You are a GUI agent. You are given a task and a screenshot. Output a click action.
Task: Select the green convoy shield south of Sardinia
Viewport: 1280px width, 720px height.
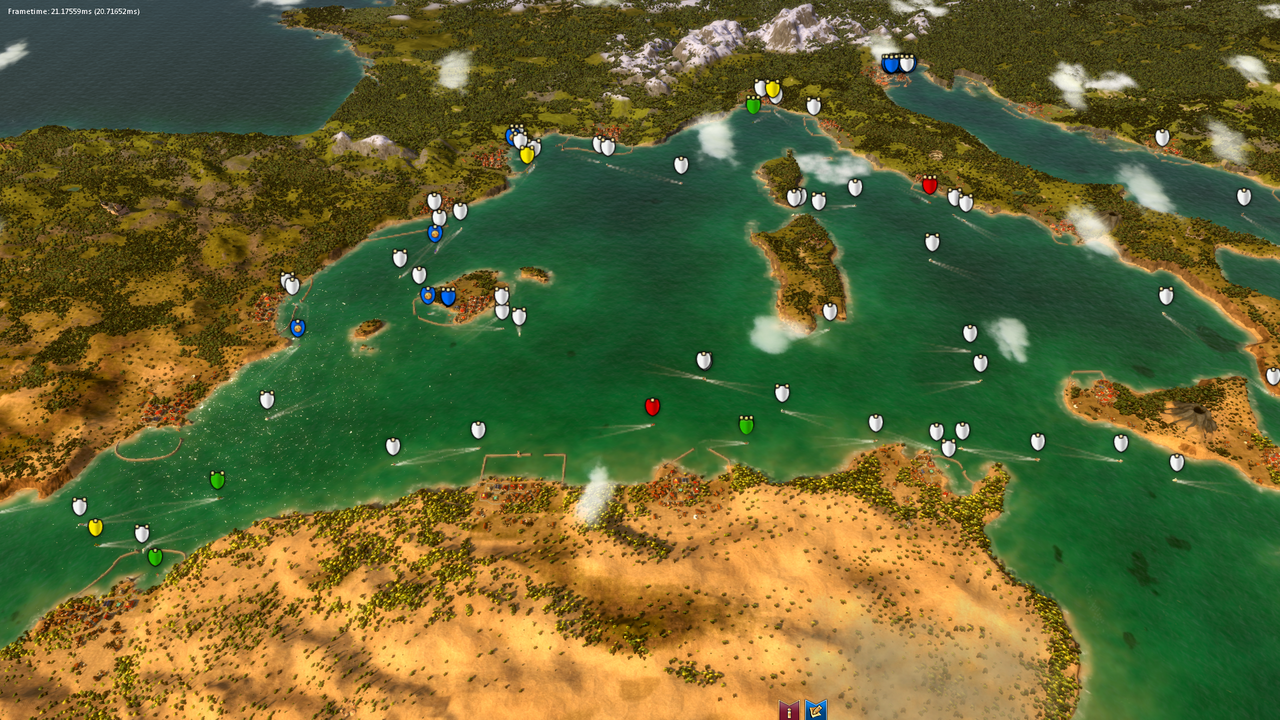coord(746,423)
